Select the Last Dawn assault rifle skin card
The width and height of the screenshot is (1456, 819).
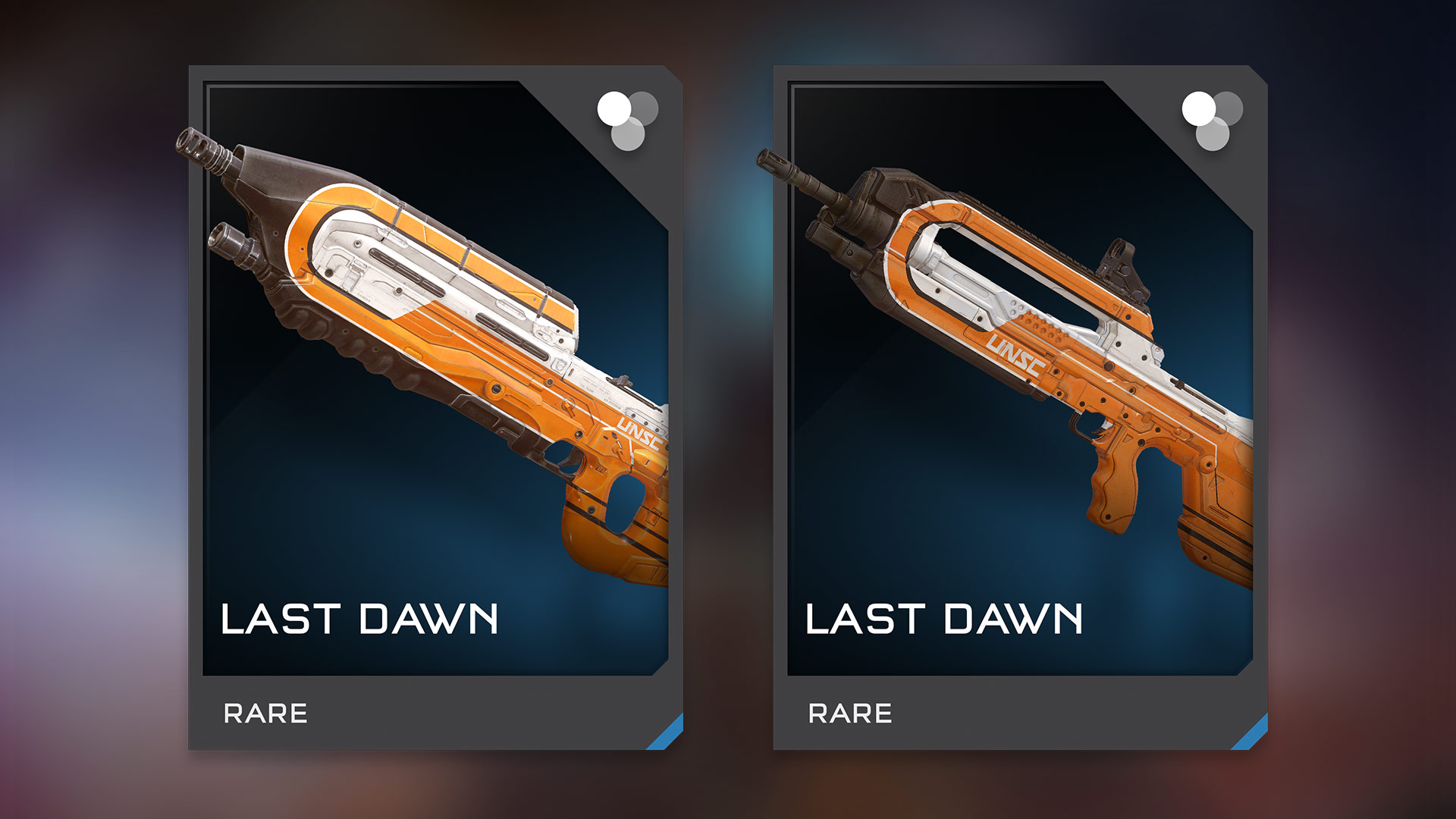435,407
